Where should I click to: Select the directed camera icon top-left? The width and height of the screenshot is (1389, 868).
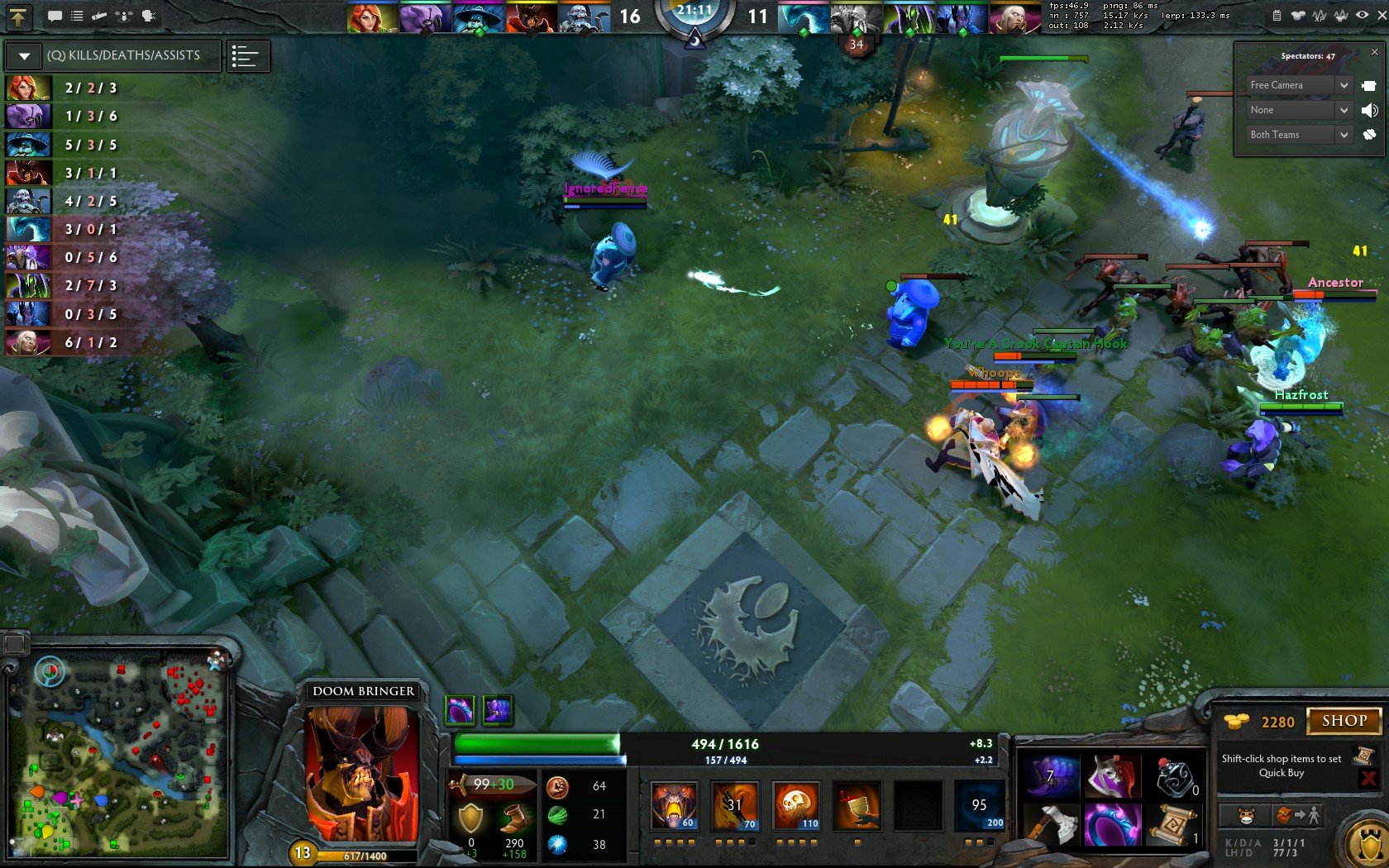pyautogui.click(x=125, y=16)
